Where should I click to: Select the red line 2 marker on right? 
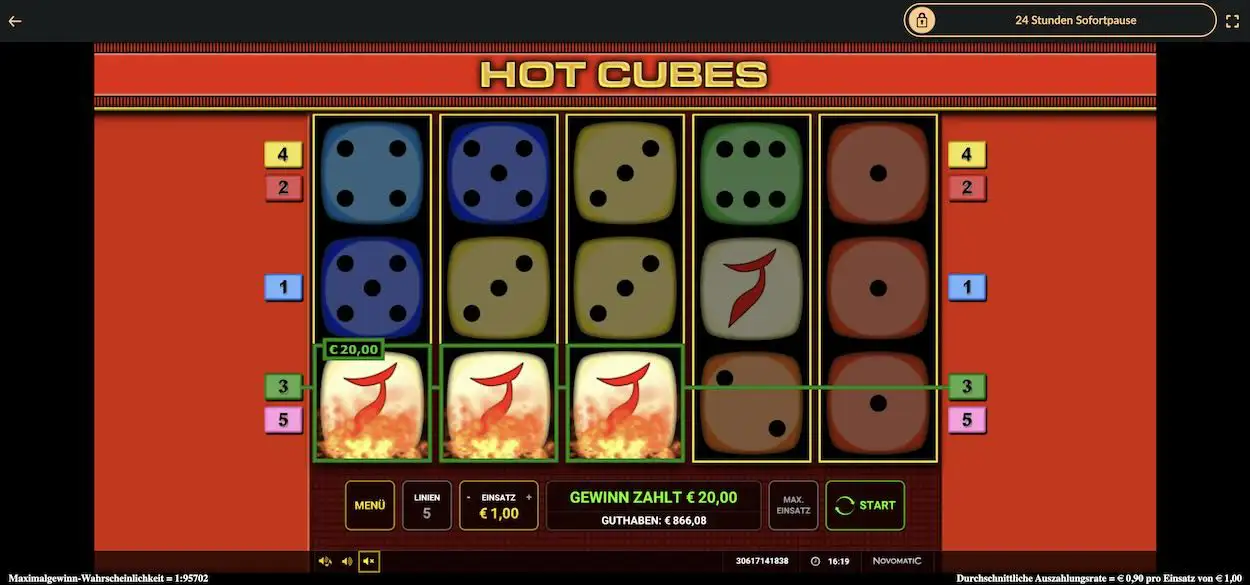[966, 187]
